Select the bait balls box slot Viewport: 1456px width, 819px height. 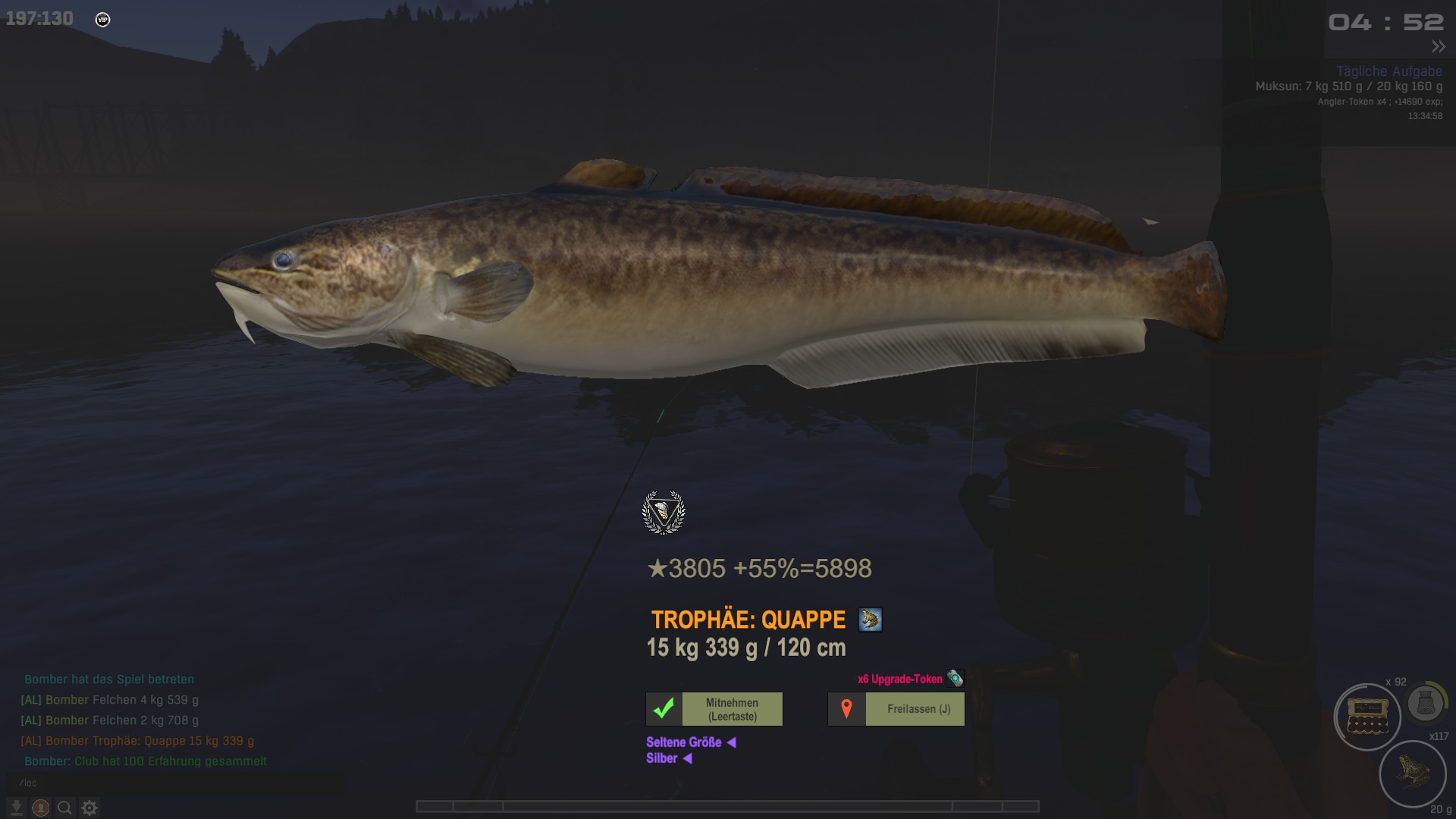click(x=1367, y=717)
